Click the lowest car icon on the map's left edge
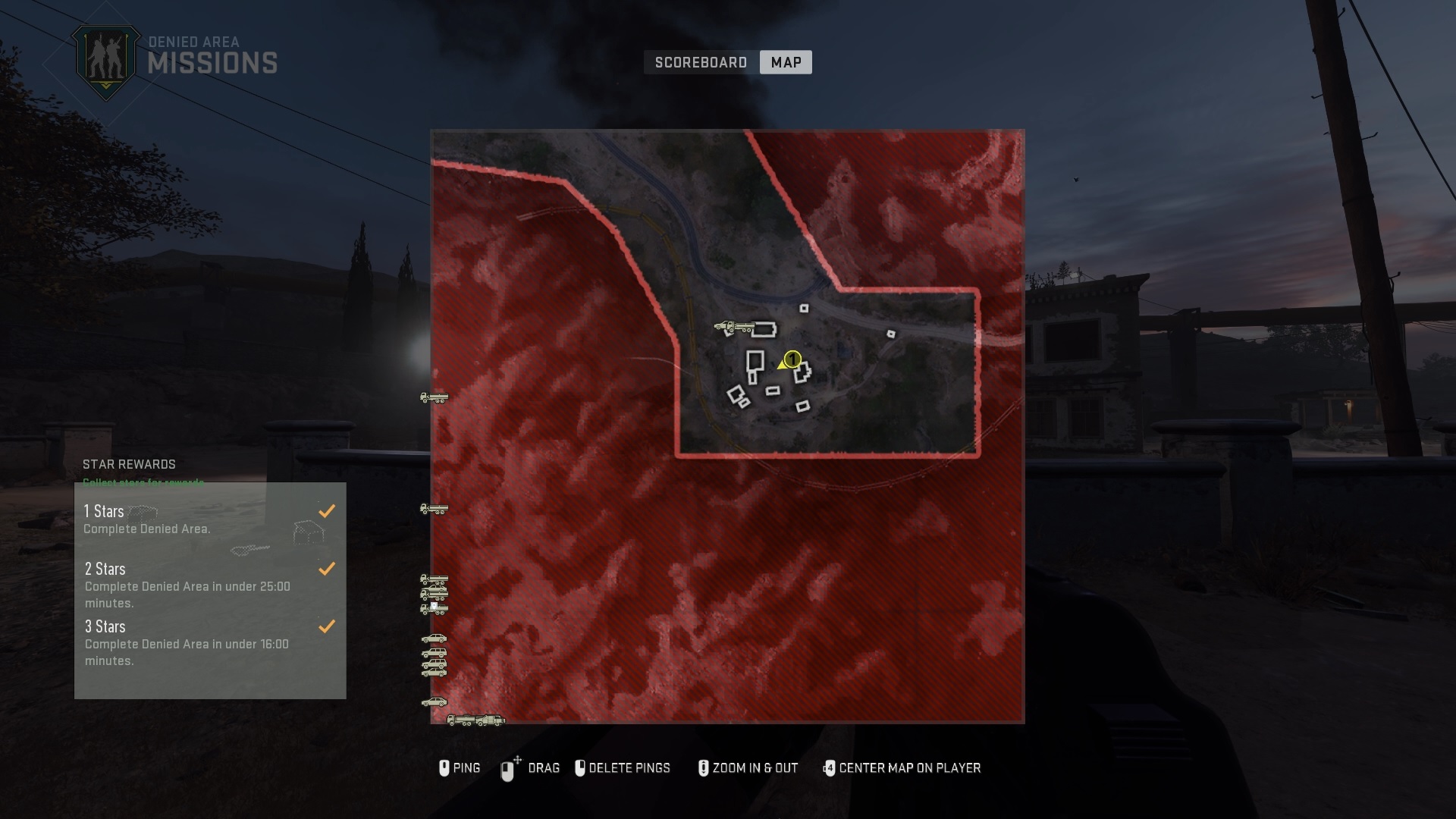Image resolution: width=1456 pixels, height=819 pixels. [434, 703]
